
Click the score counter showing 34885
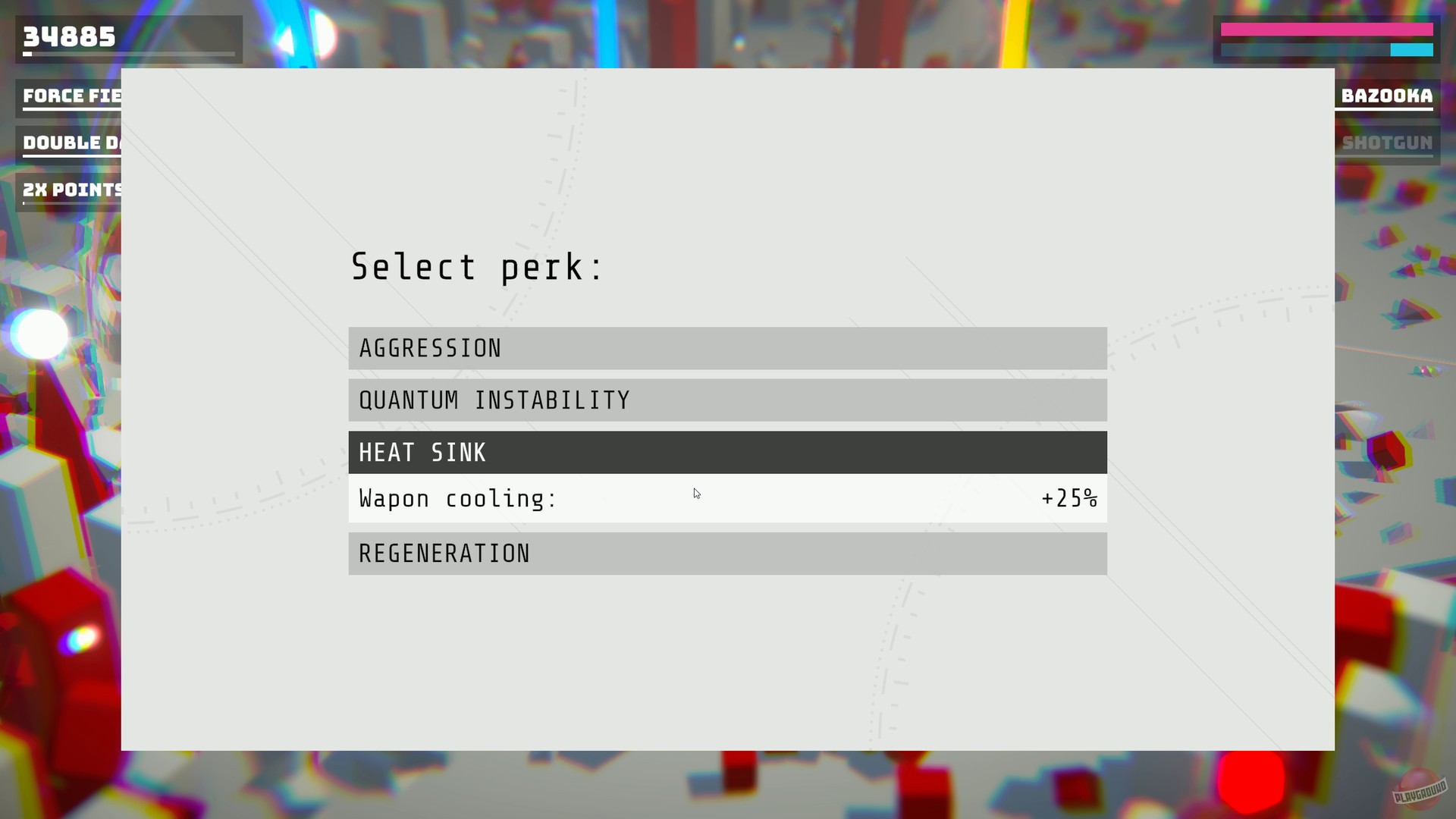coord(68,35)
